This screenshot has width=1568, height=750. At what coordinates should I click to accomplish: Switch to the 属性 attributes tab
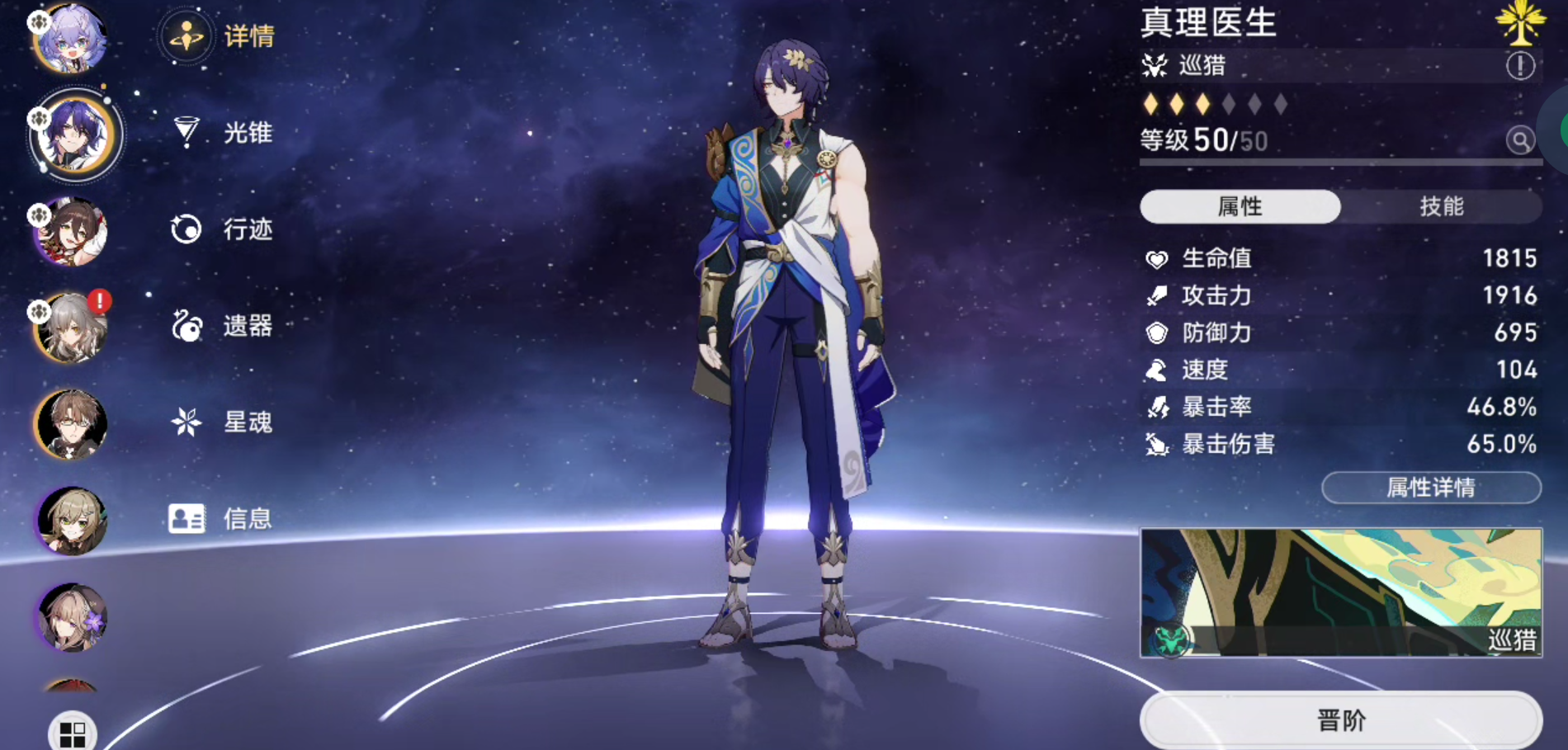1240,206
